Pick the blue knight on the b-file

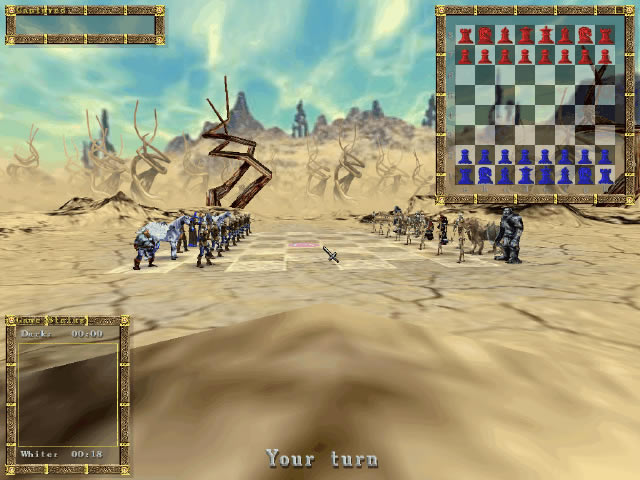coord(485,175)
